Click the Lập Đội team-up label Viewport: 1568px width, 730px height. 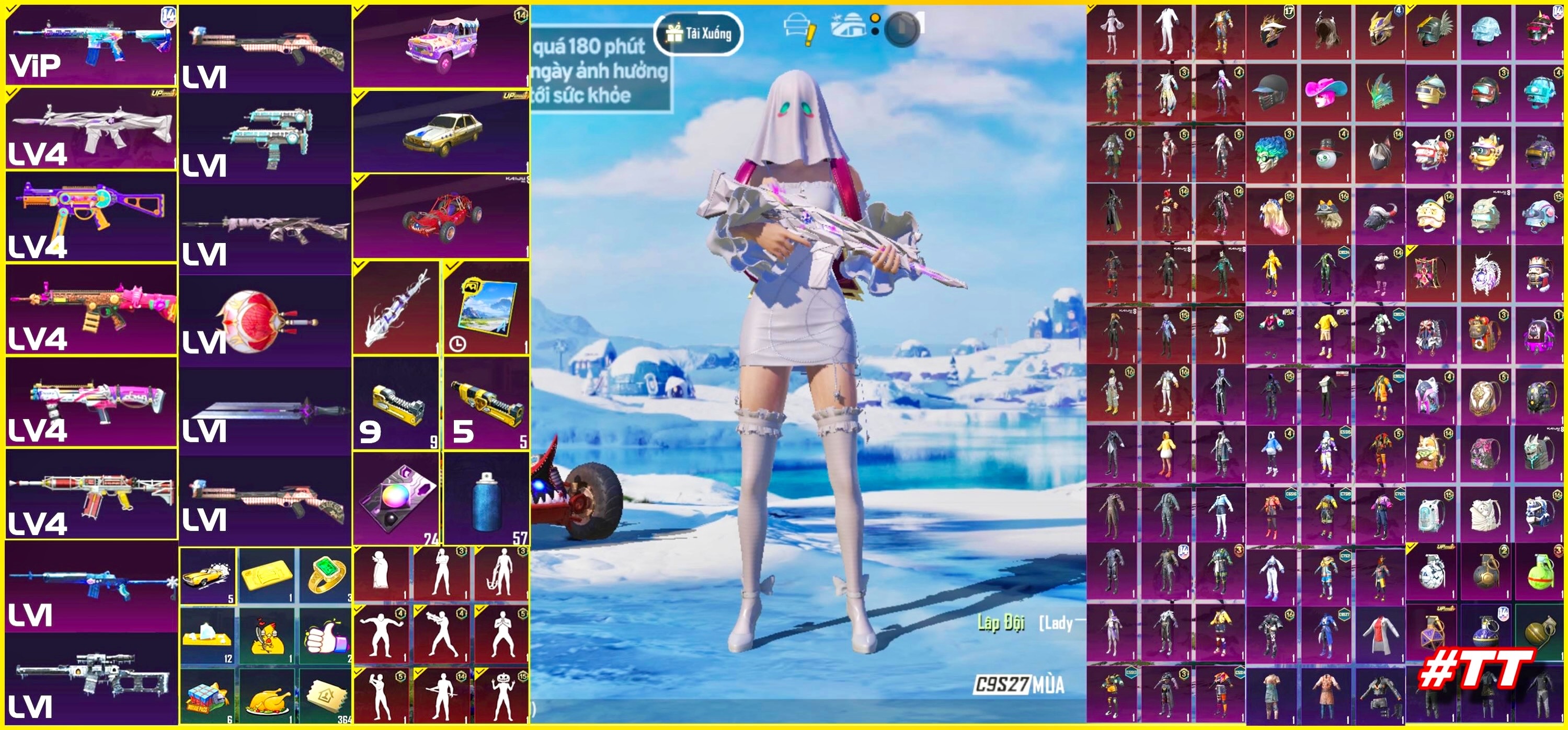[1000, 622]
